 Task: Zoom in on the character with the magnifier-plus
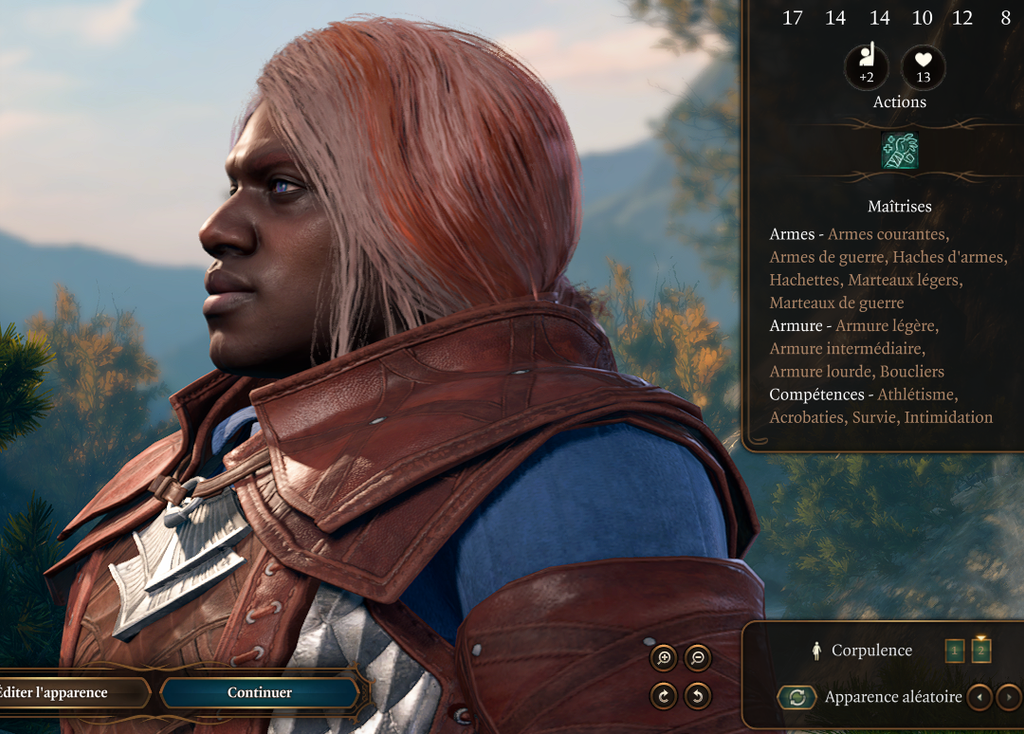pyautogui.click(x=663, y=658)
